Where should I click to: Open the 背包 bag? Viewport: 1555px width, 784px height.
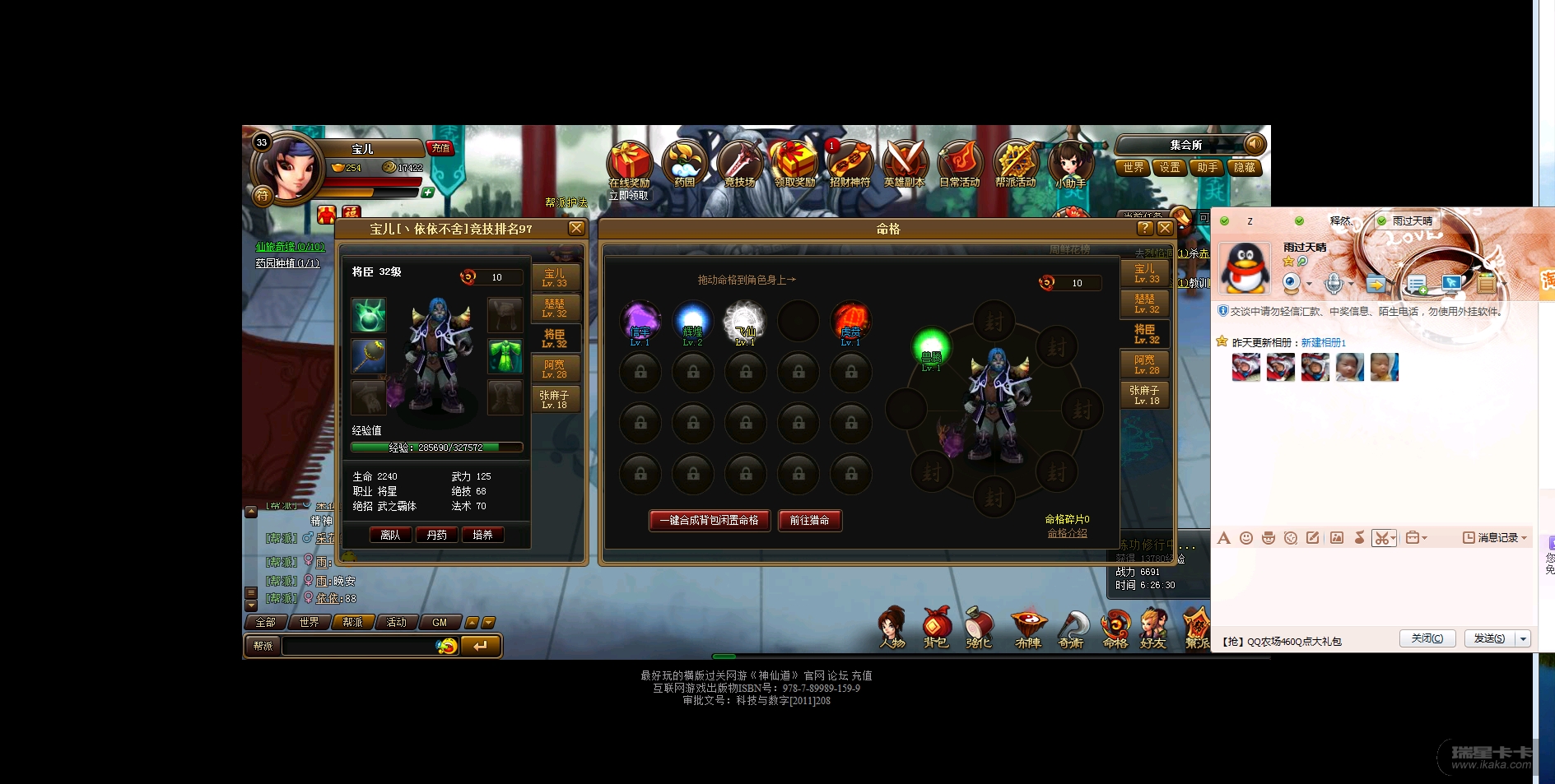(x=936, y=629)
